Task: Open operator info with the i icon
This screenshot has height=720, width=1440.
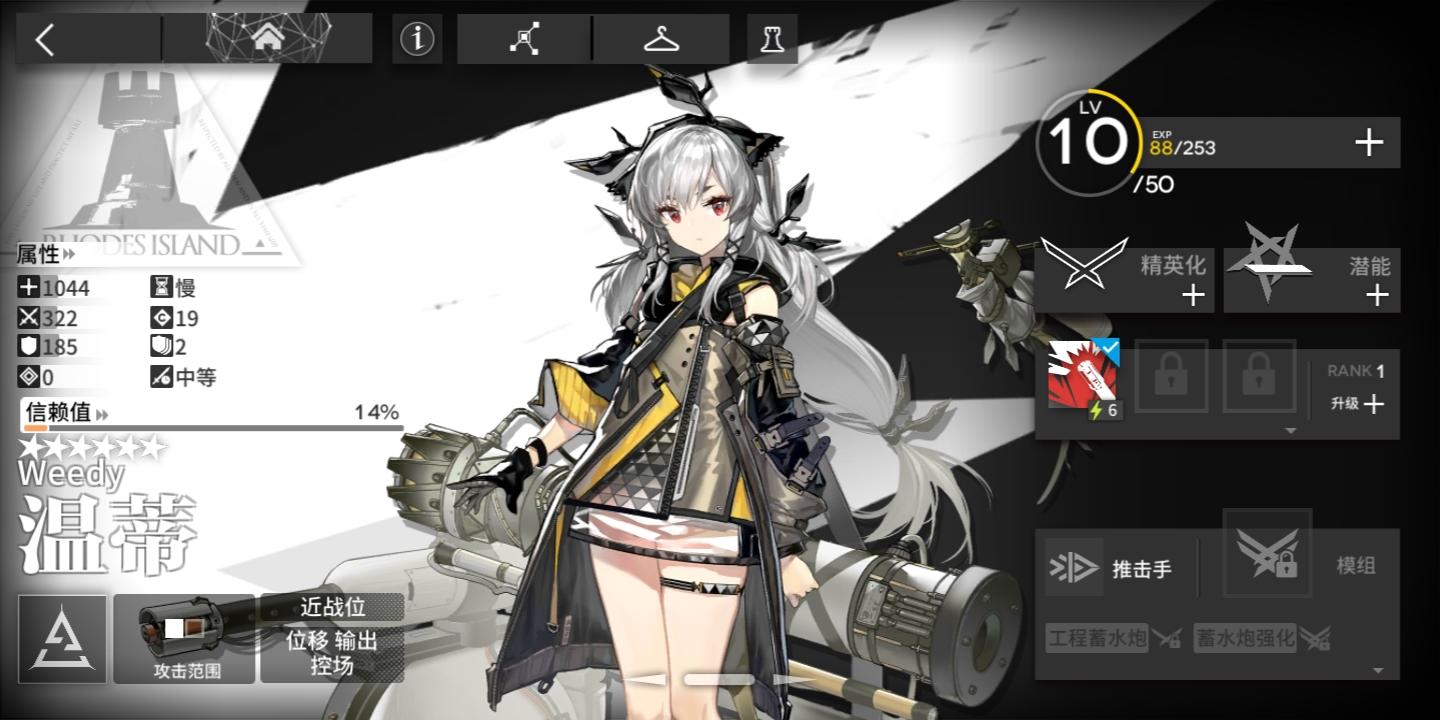Action: [x=417, y=39]
